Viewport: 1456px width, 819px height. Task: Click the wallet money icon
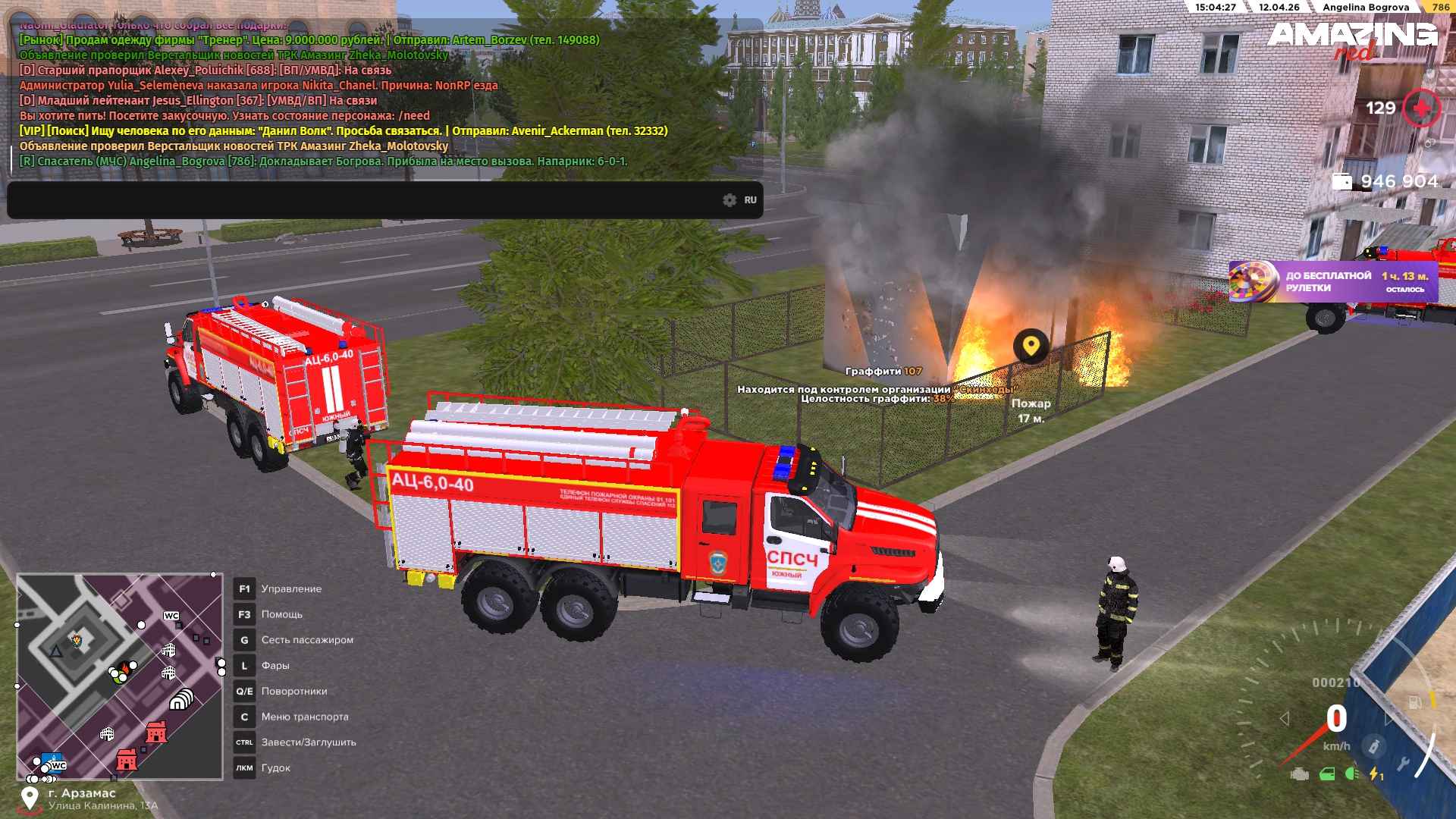1341,182
